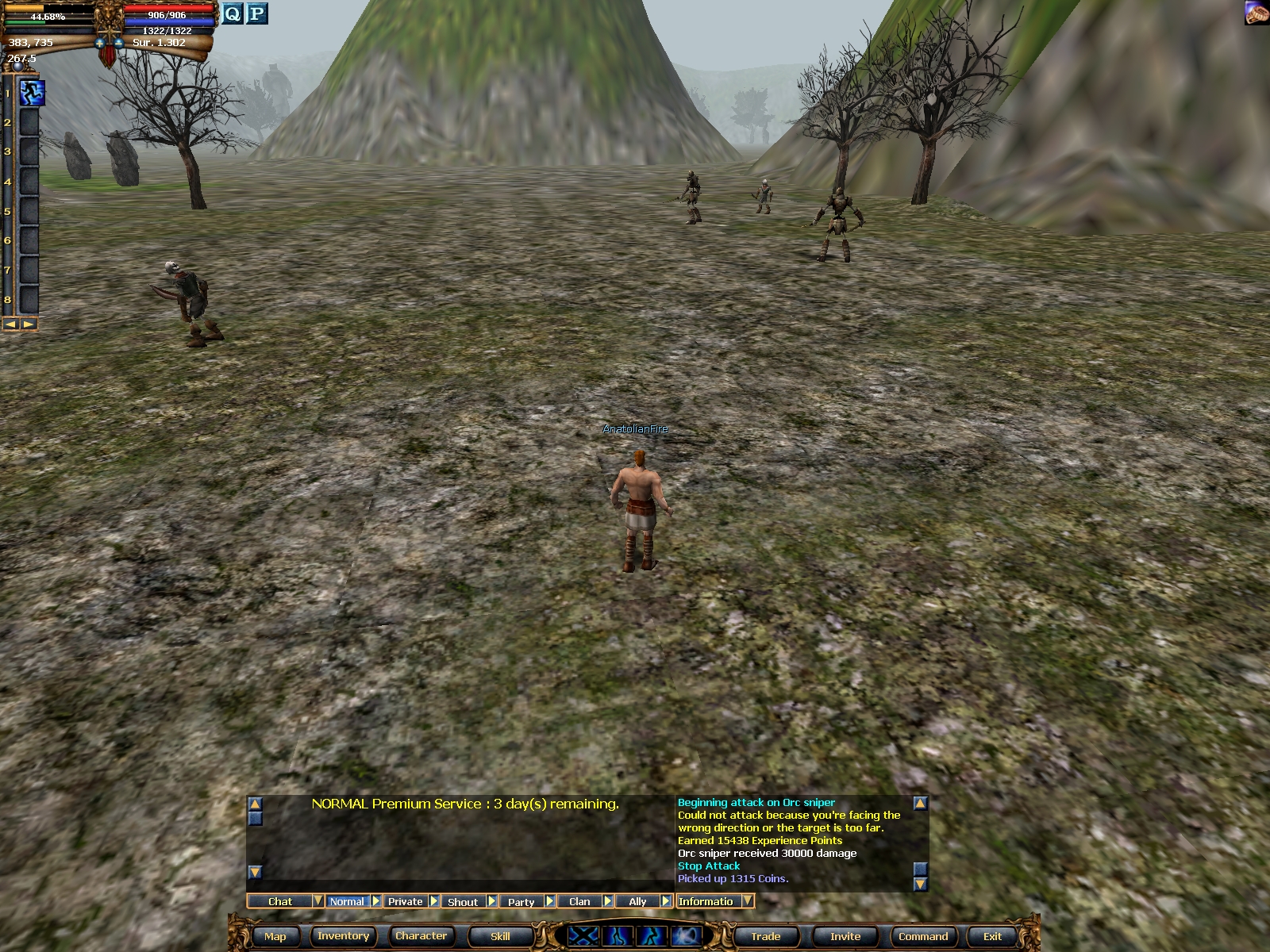Choose the Clan chat channel
The image size is (1270, 952).
click(579, 901)
